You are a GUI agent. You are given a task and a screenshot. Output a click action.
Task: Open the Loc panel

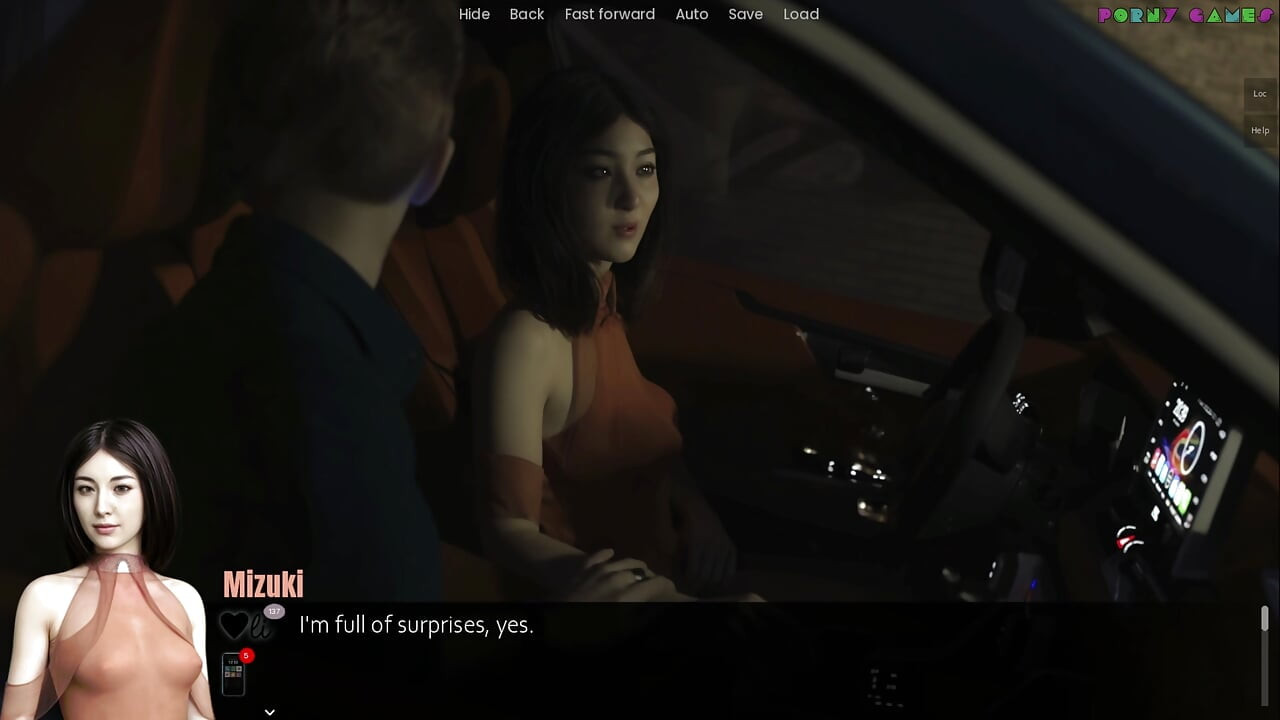1259,93
